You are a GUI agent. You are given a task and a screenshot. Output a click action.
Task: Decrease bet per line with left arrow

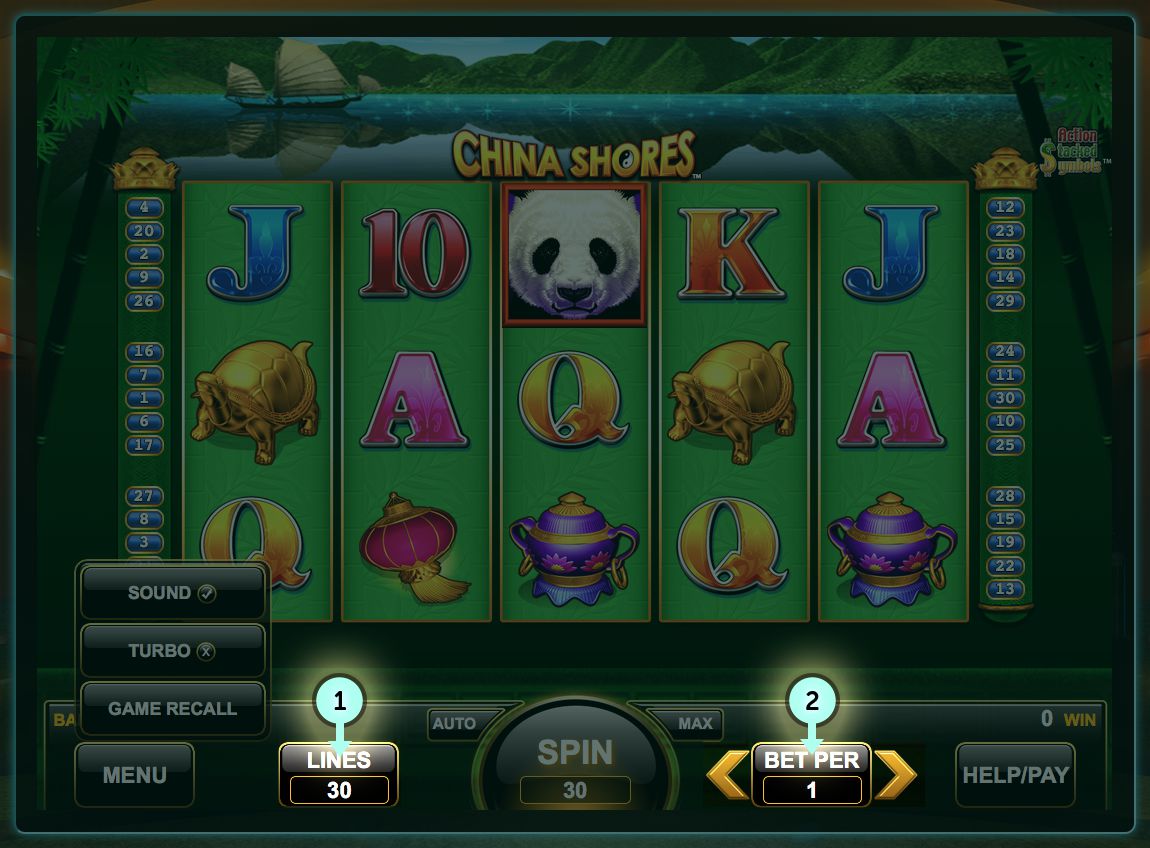tap(727, 775)
